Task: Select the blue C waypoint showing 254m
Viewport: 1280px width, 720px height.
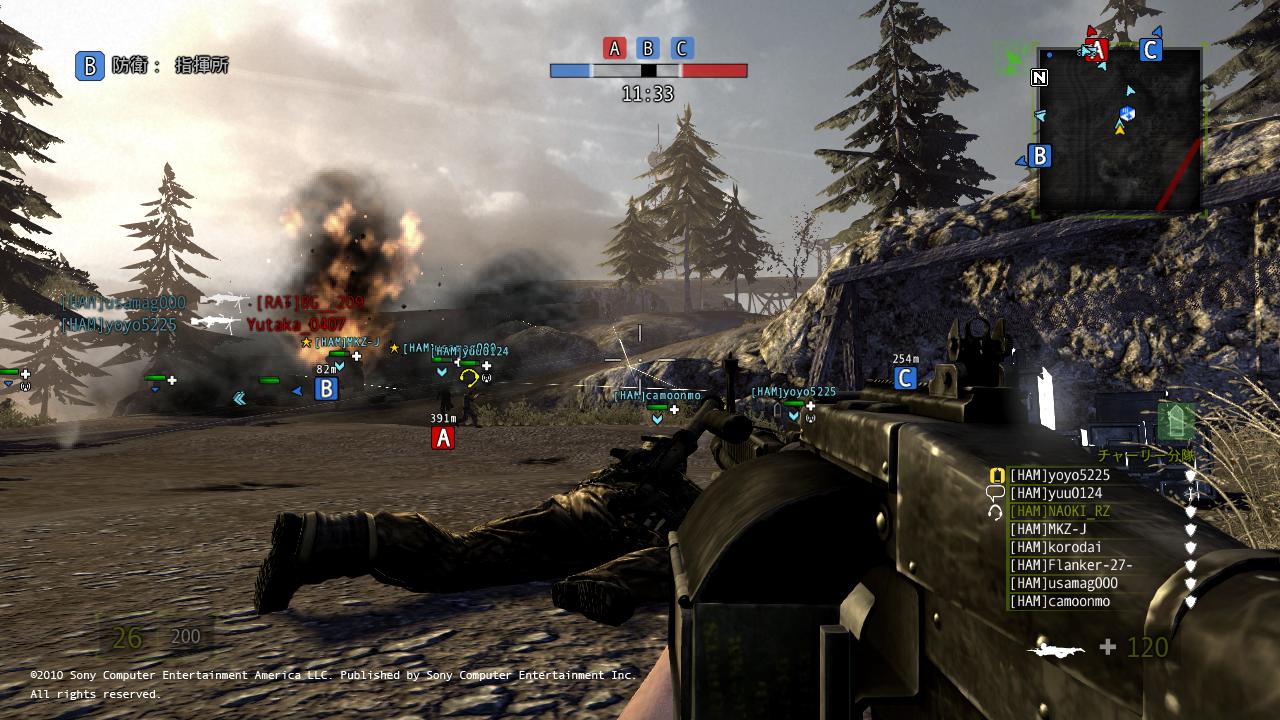Action: [x=905, y=378]
